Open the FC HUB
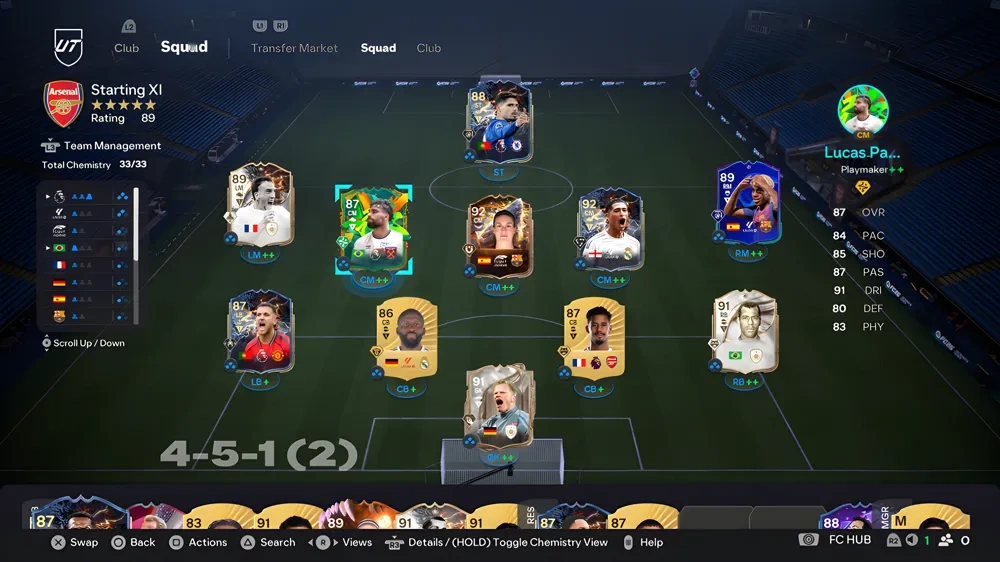Screen dimensions: 1000x562 [849, 540]
